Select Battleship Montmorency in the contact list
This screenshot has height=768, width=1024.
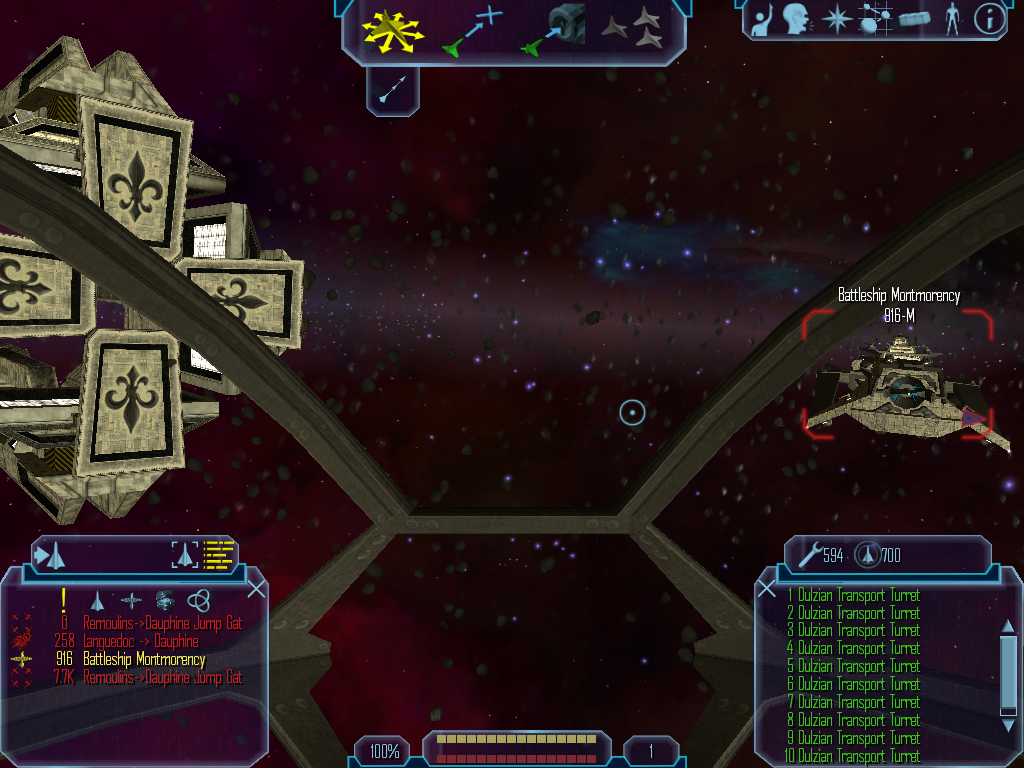143,660
